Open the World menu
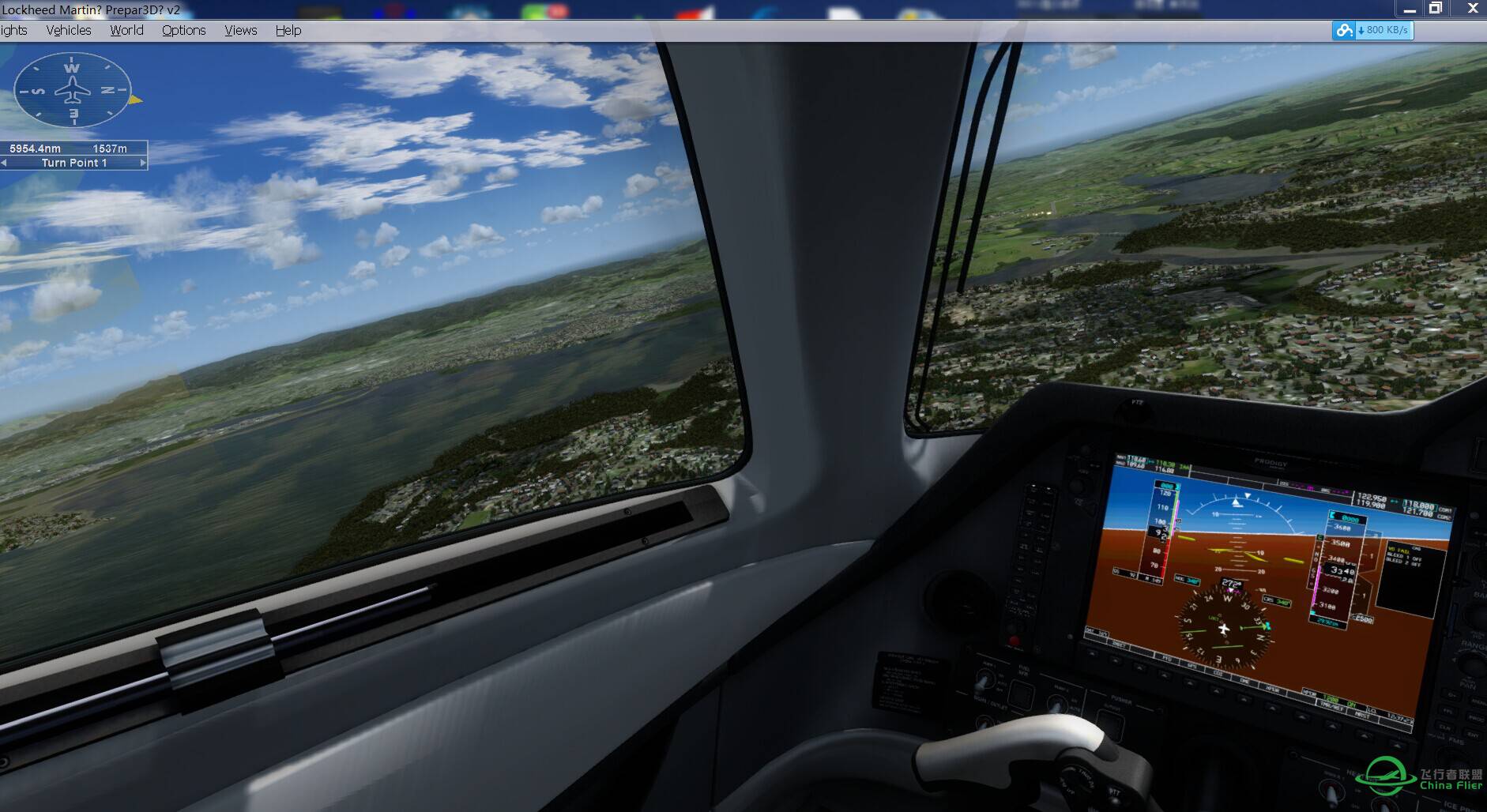Screen dimensions: 1487x812 [126, 30]
